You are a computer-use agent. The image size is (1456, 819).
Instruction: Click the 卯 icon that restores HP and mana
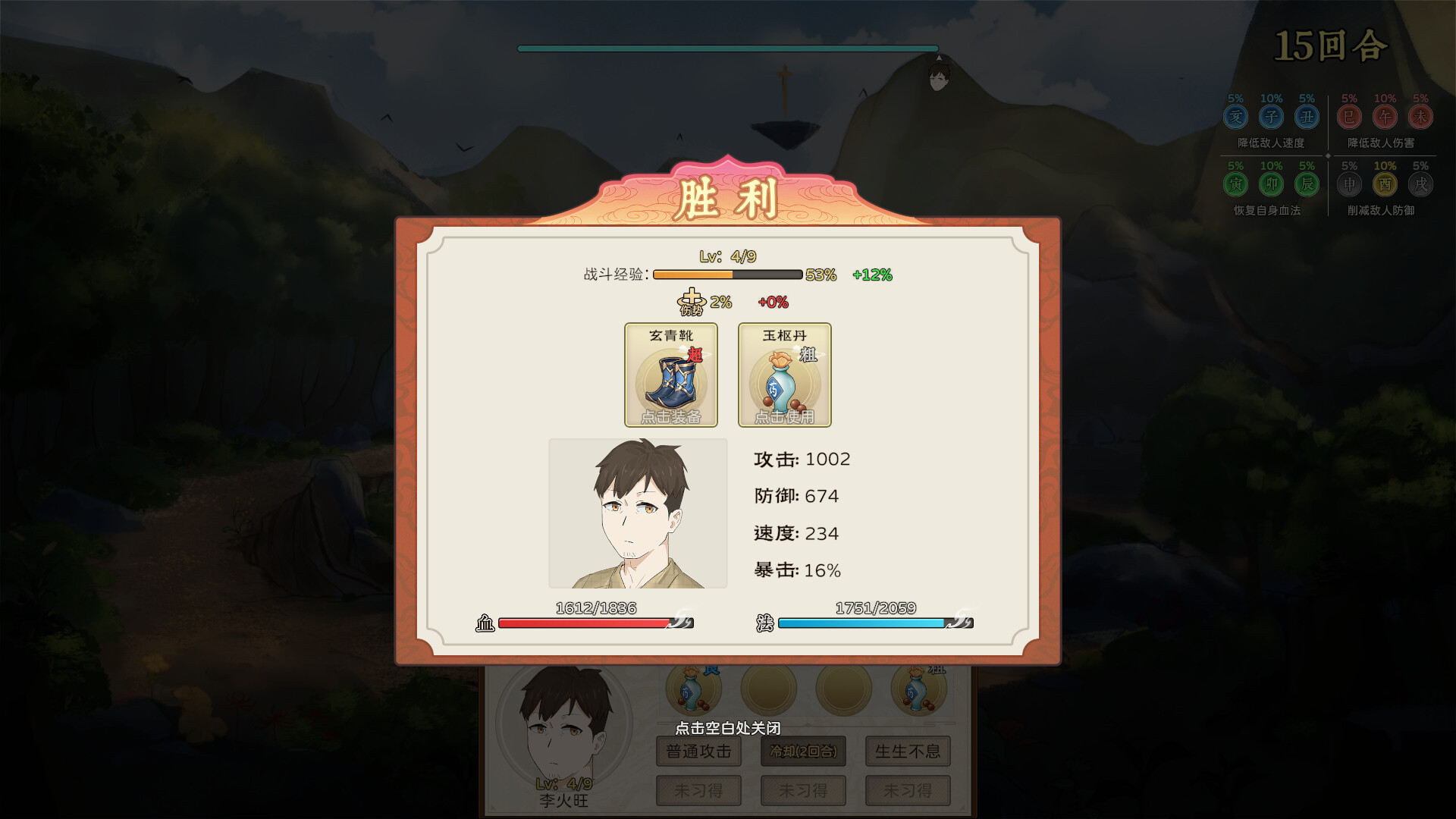1271,184
